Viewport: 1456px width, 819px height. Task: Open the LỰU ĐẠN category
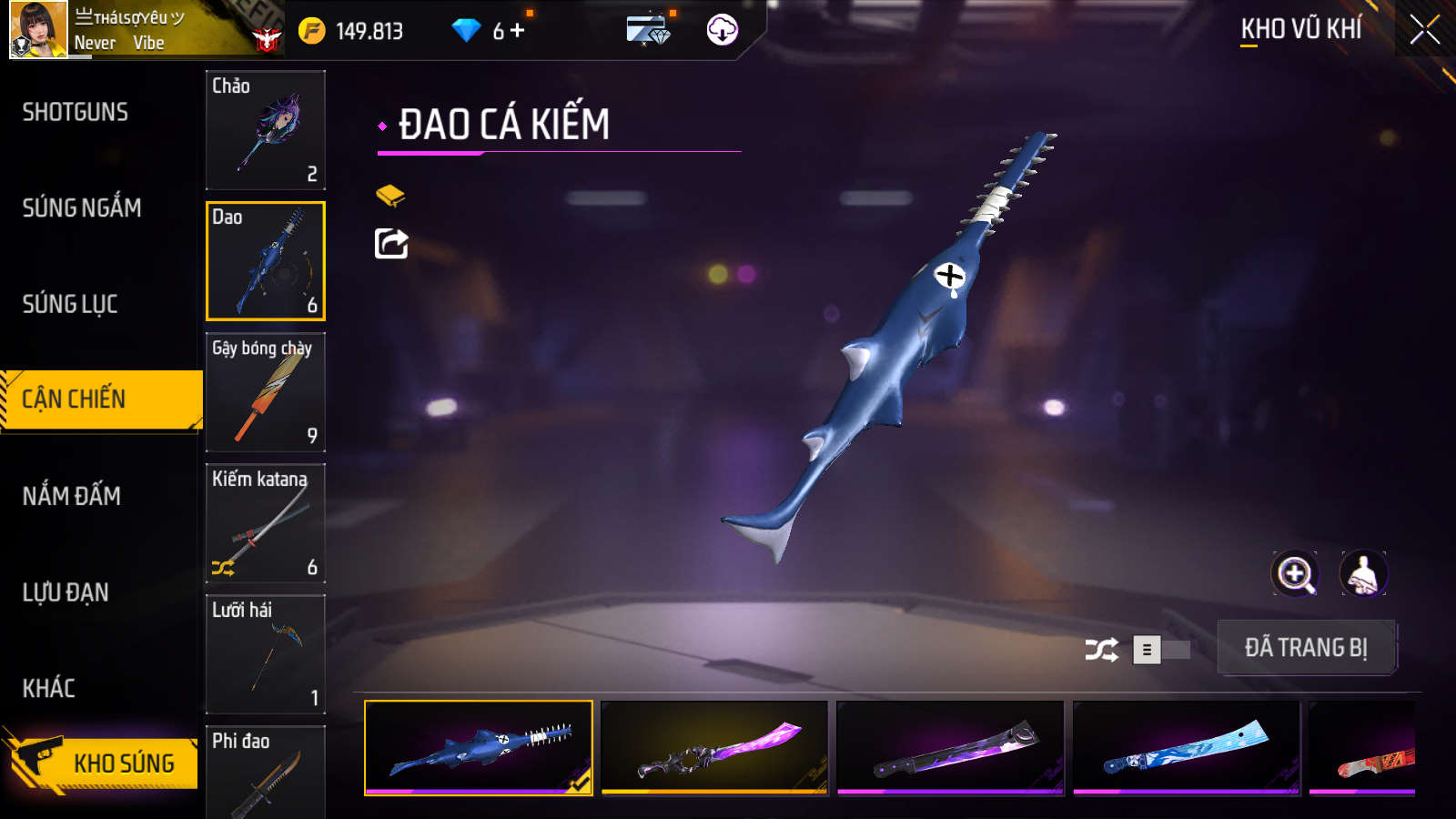66,592
